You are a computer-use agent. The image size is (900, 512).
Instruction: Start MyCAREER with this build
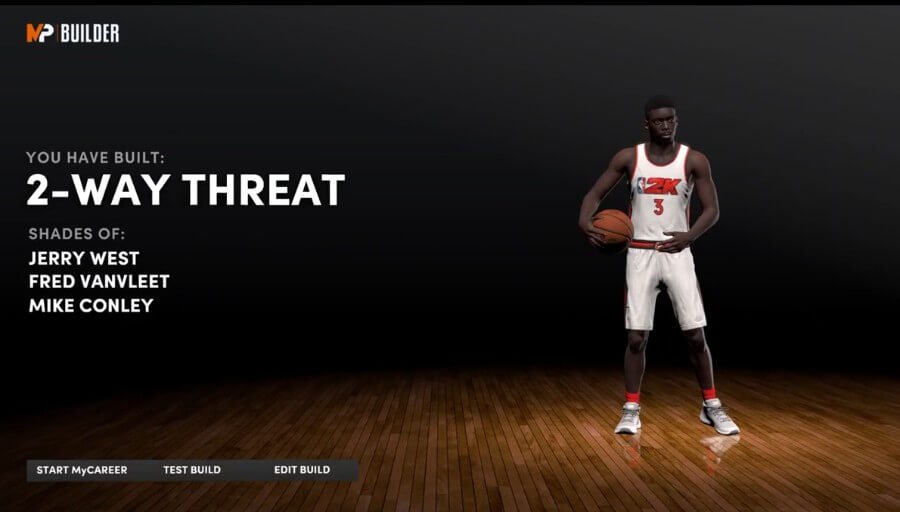click(x=82, y=470)
